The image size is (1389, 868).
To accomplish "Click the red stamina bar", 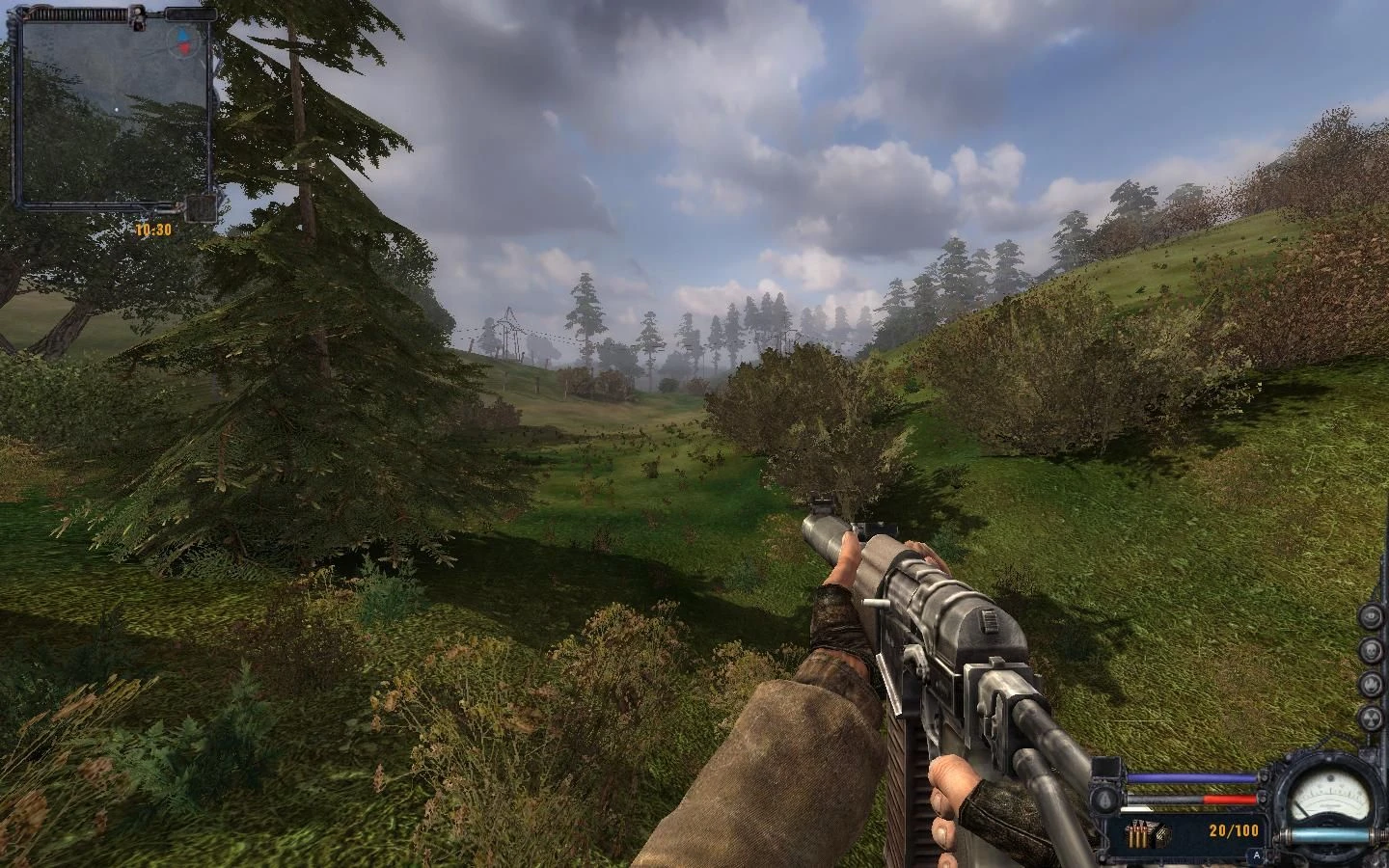I will [x=1231, y=799].
